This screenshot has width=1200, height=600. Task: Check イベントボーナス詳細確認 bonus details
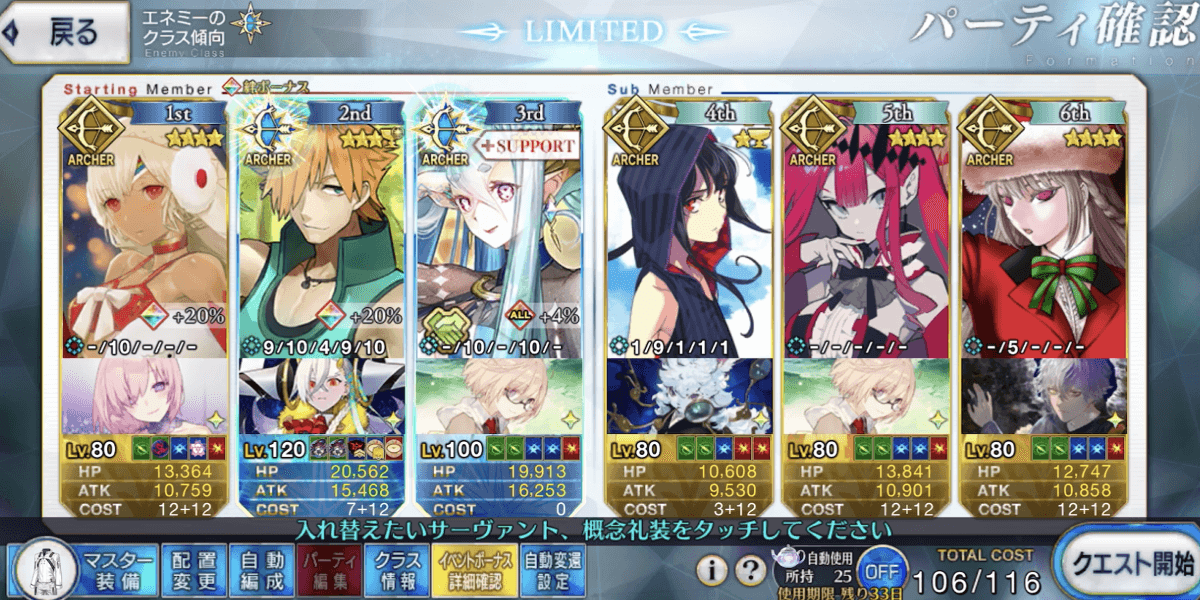(x=470, y=570)
